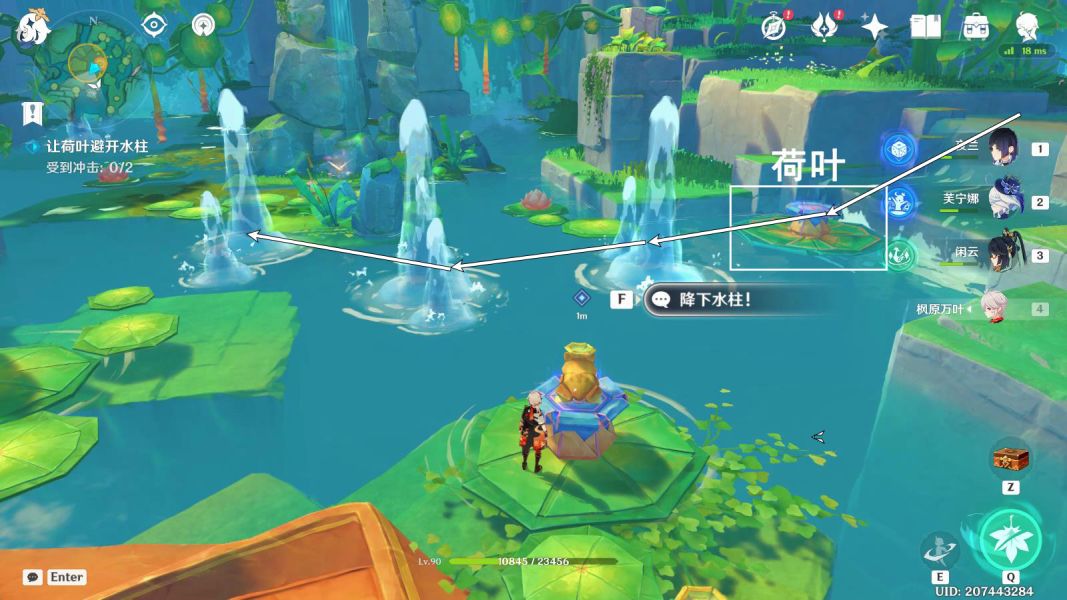The width and height of the screenshot is (1067, 600).
Task: Open the chat speech bubble icon
Action: point(33,577)
